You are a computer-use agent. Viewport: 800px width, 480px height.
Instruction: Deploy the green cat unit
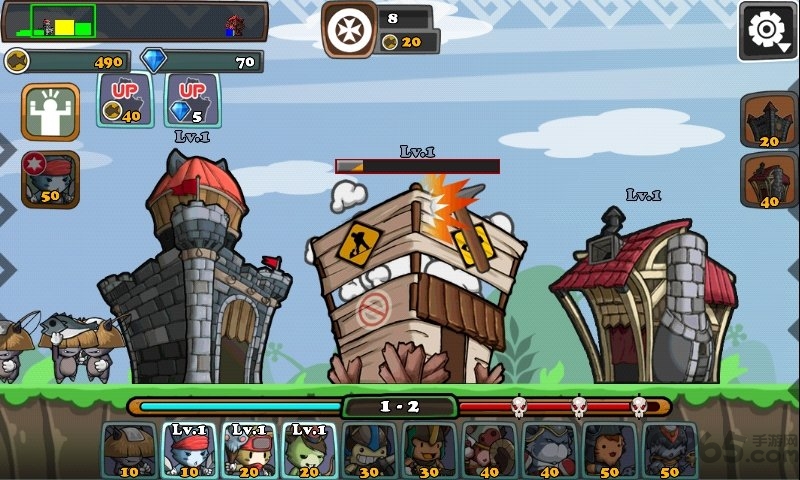click(309, 449)
